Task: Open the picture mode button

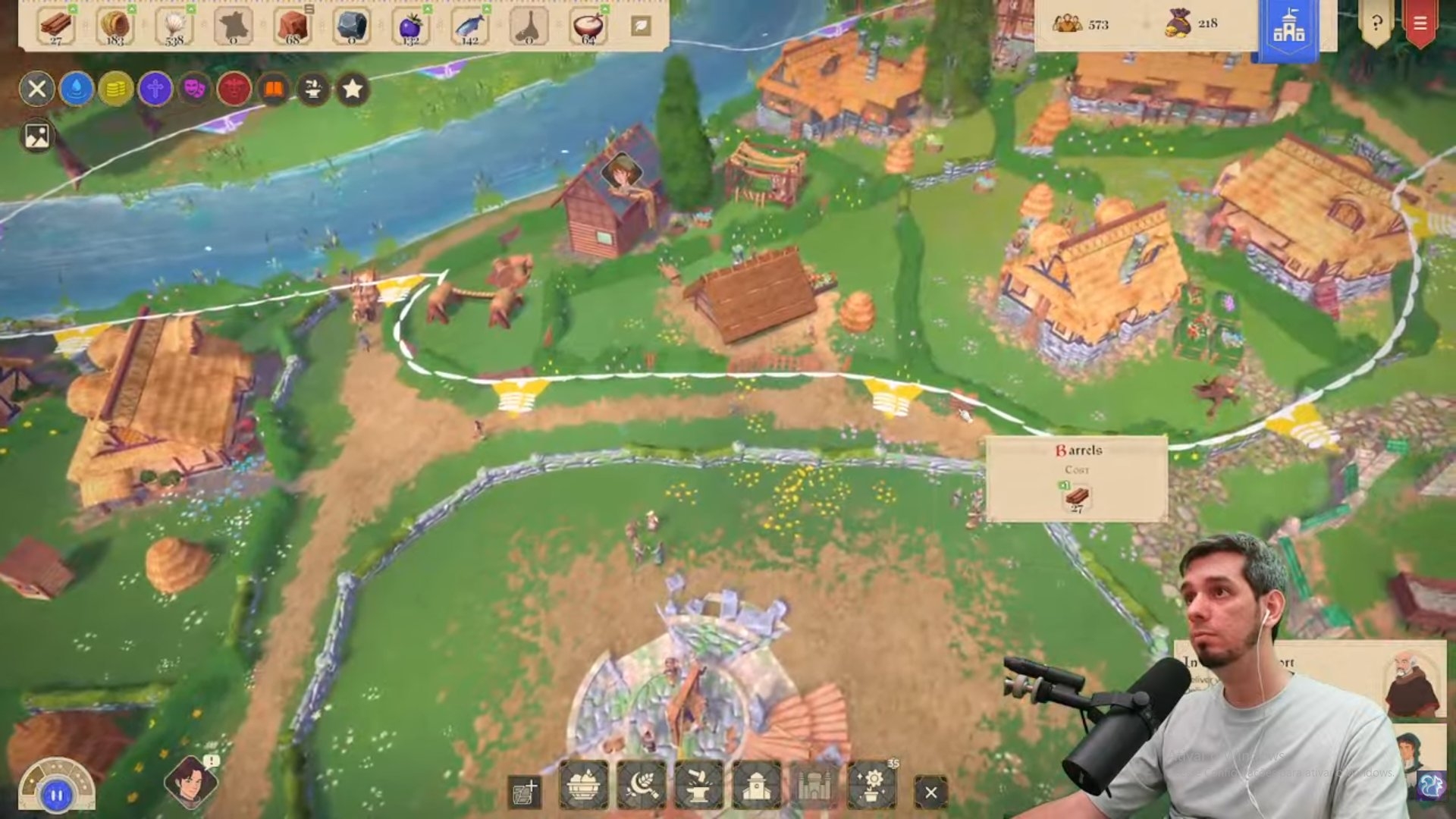Action: coord(36,136)
